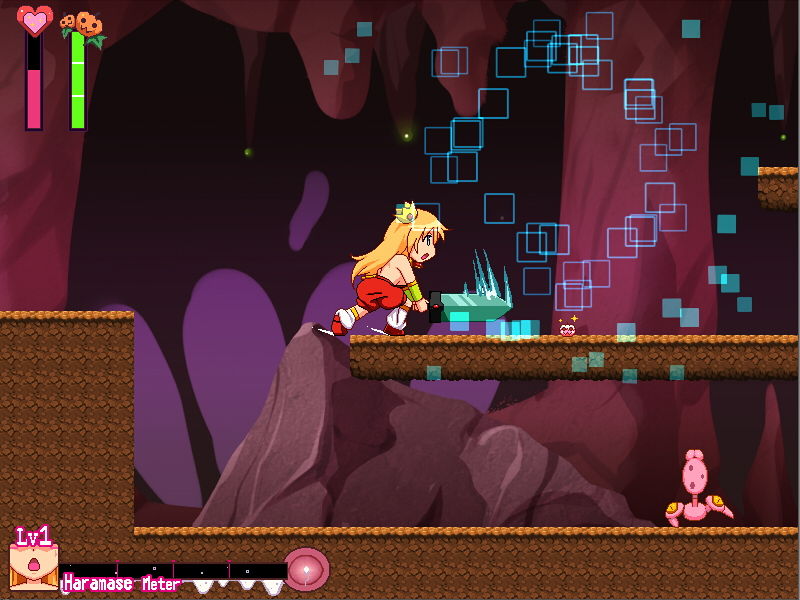Click the pink orb beside Haramase Meter
800x600 pixels.
pyautogui.click(x=305, y=569)
